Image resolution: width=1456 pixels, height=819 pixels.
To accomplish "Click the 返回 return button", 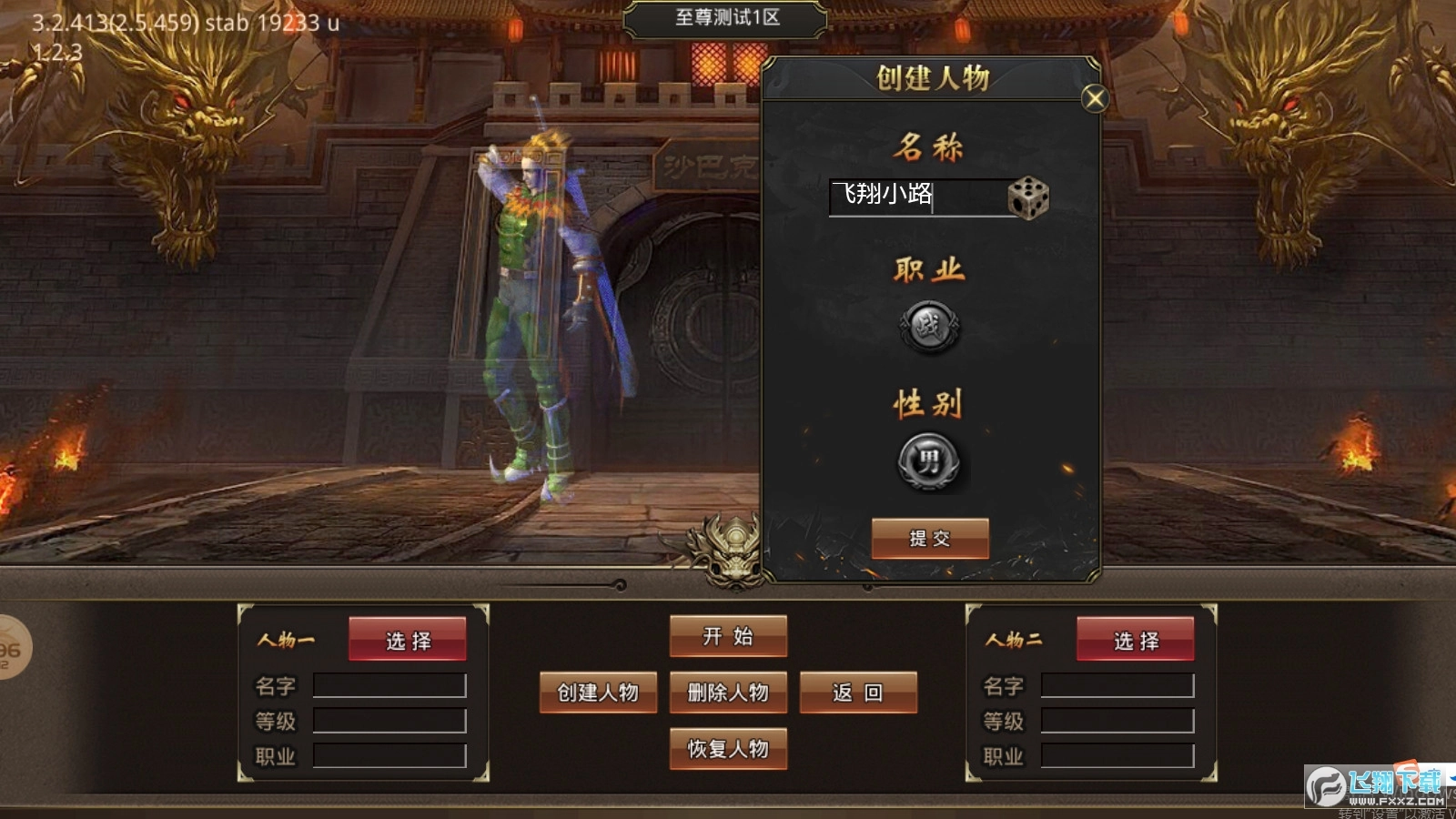I will 857,693.
